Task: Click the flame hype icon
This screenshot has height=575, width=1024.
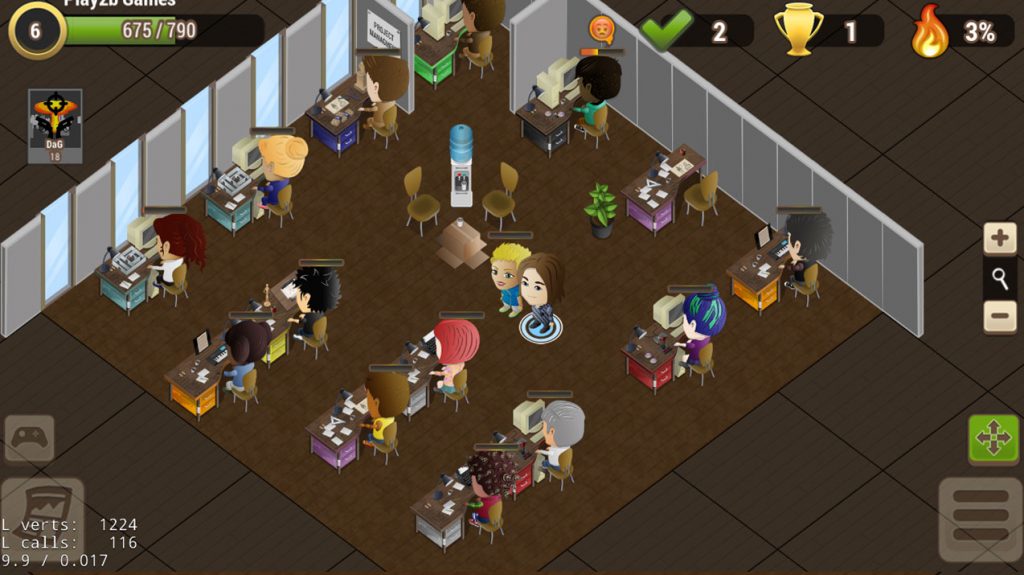Action: click(x=929, y=32)
